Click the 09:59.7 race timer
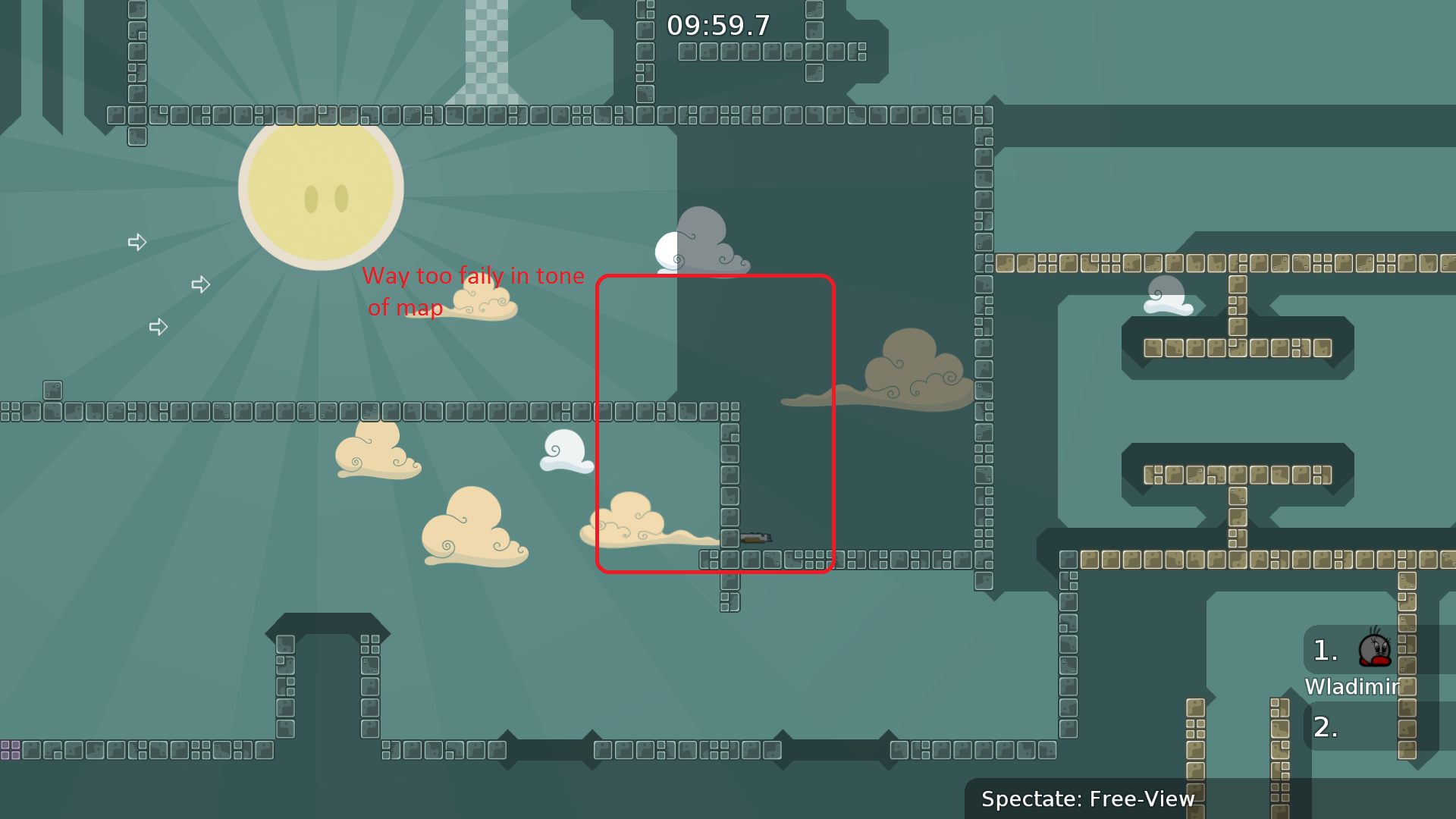 pyautogui.click(x=717, y=25)
